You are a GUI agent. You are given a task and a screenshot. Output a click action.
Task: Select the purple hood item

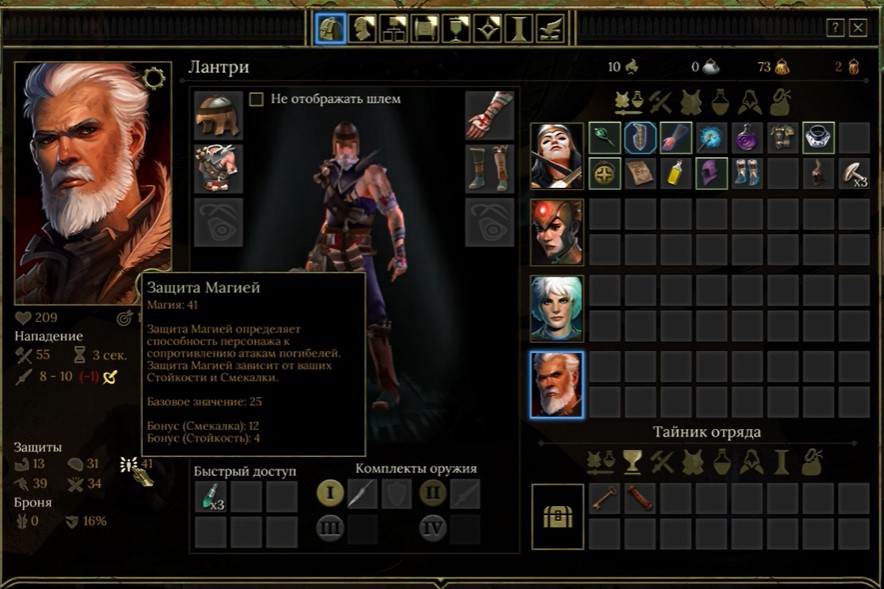click(x=710, y=174)
